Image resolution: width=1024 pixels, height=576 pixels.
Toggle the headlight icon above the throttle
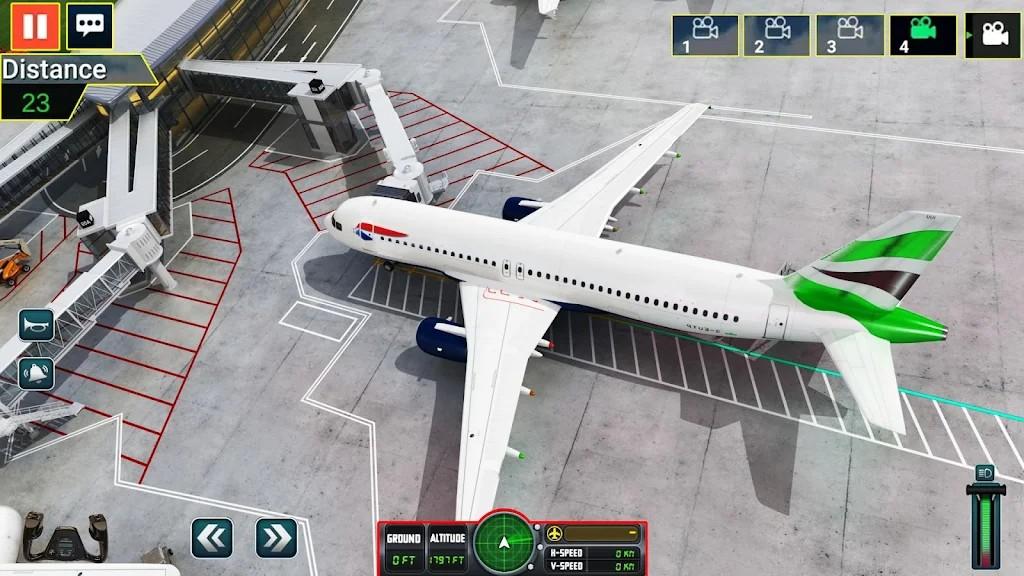click(985, 472)
